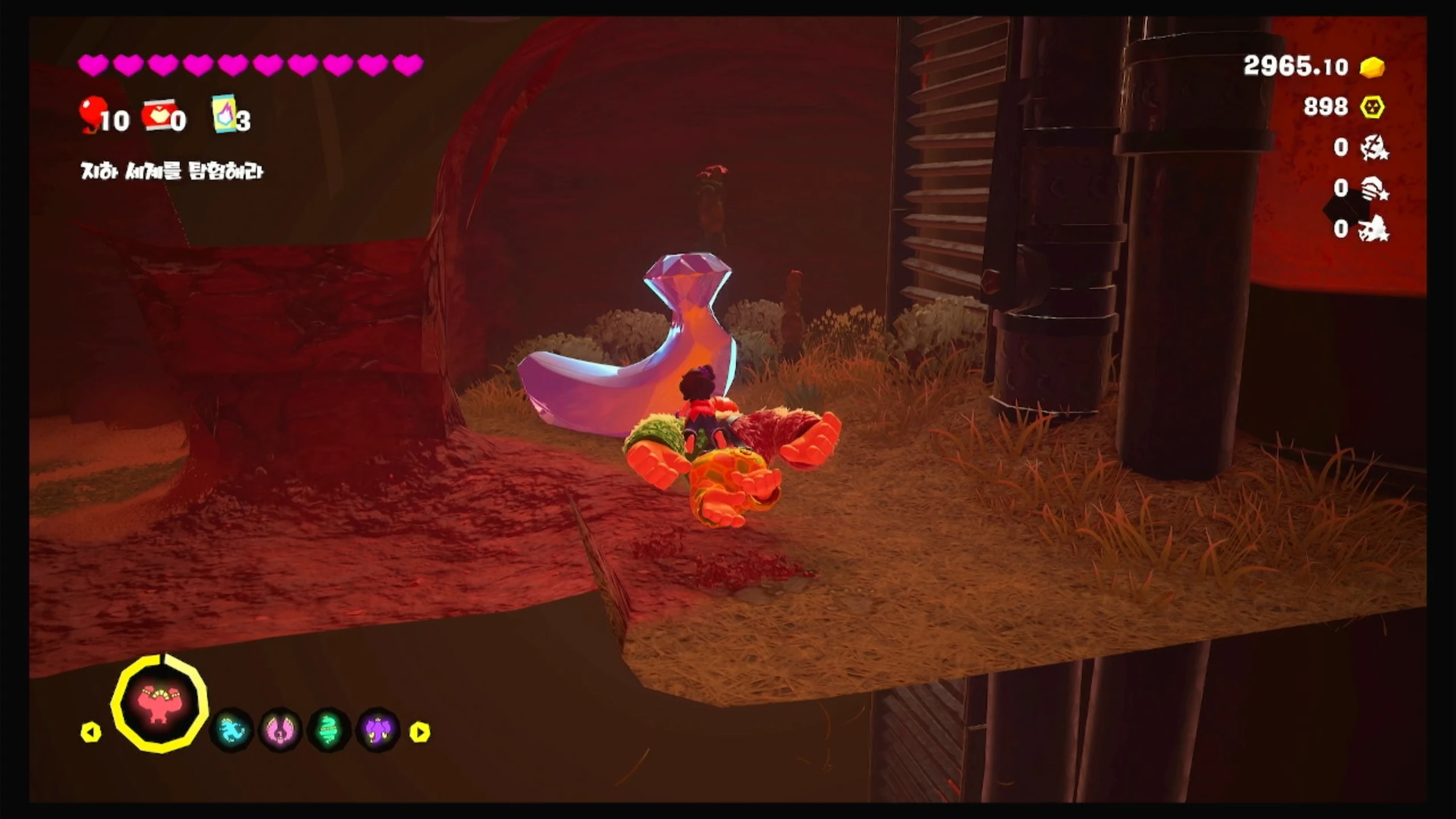The image size is (1456, 819).
Task: Click the striped shell fossil icon
Action: click(1375, 188)
